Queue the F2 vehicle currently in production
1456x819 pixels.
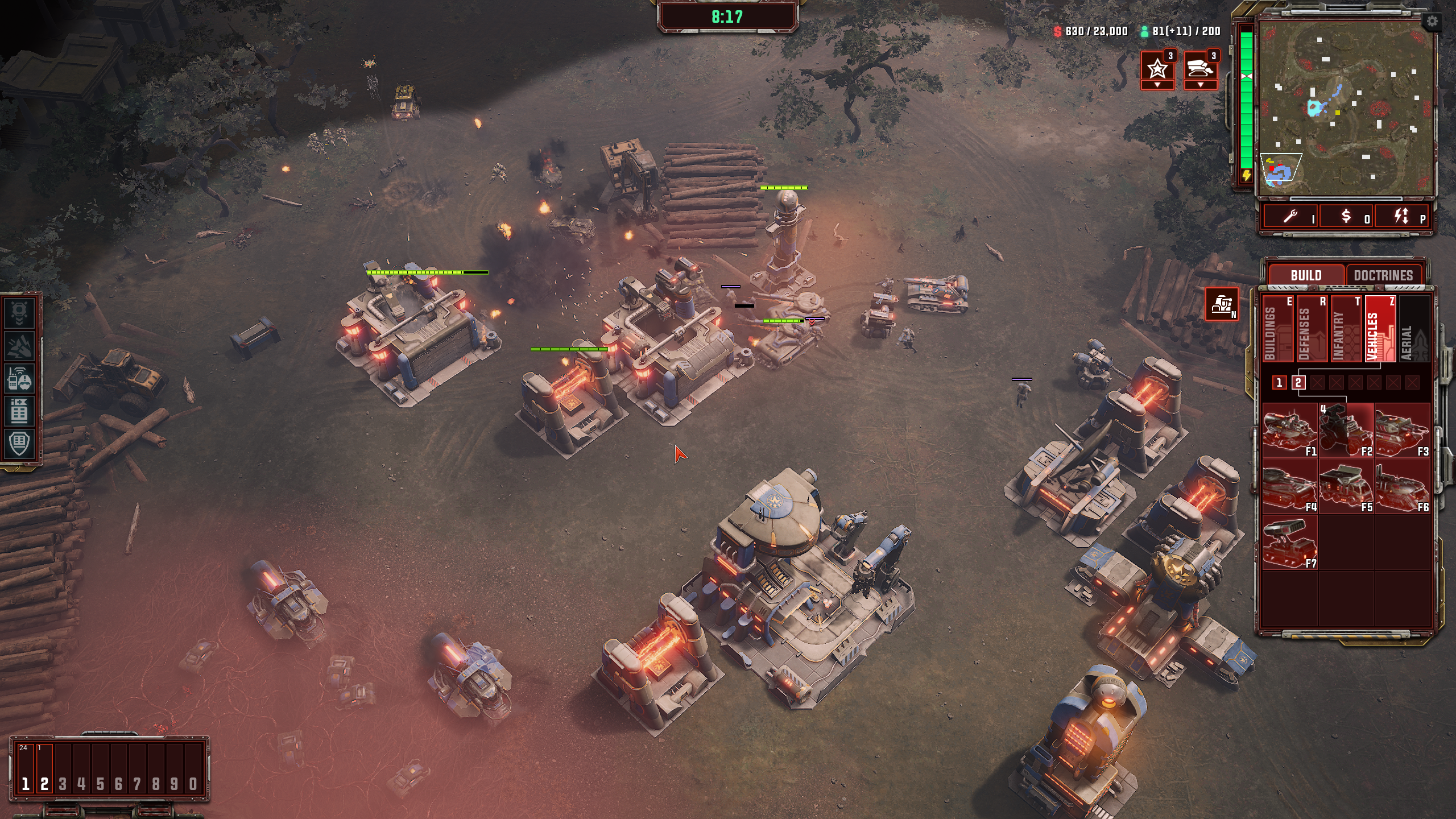[x=1346, y=431]
